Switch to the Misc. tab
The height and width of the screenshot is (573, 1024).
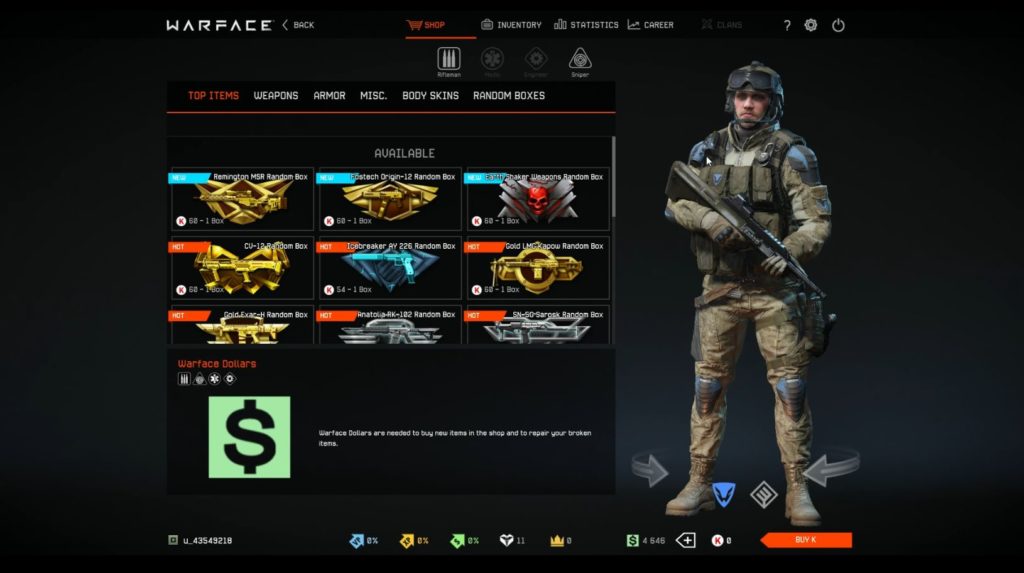coord(374,96)
